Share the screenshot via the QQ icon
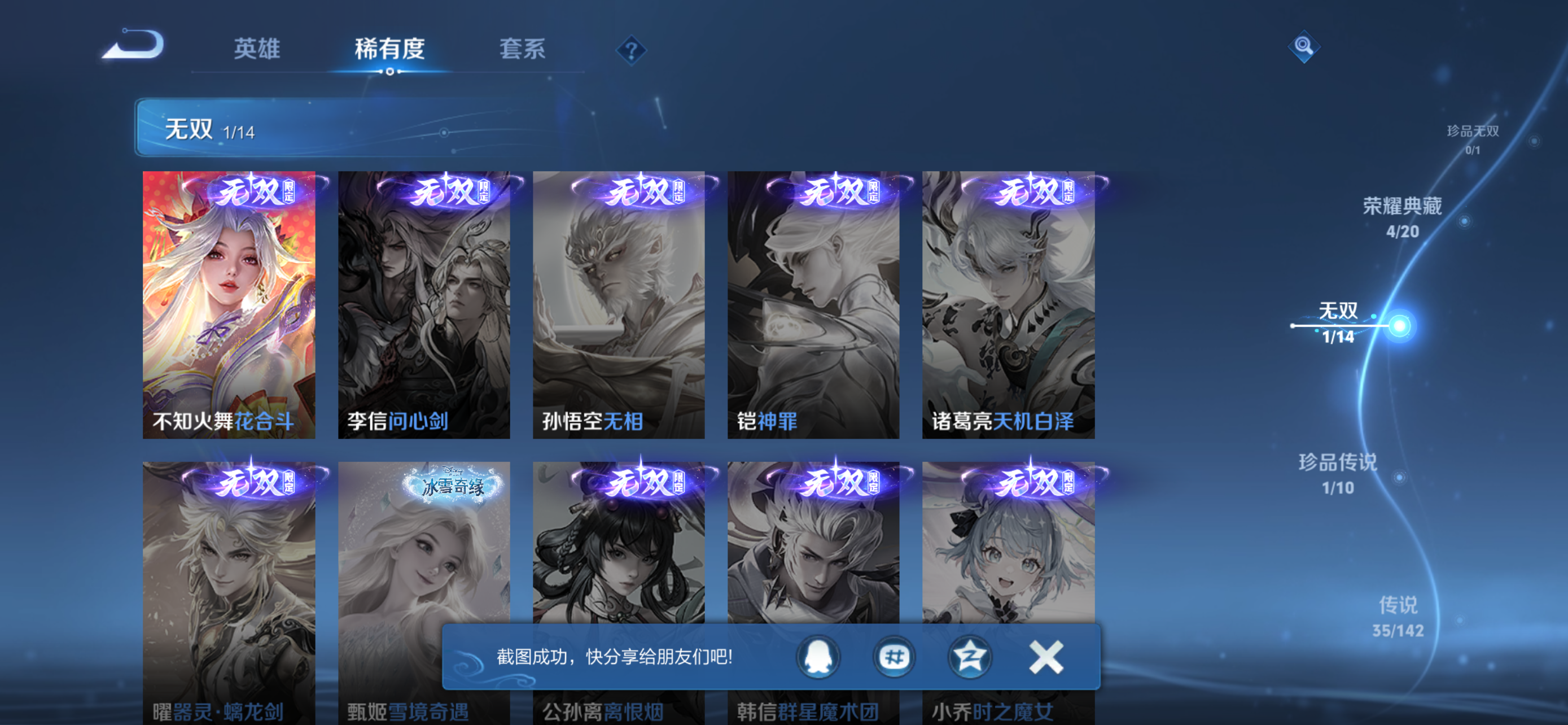This screenshot has height=725, width=1568. point(818,657)
